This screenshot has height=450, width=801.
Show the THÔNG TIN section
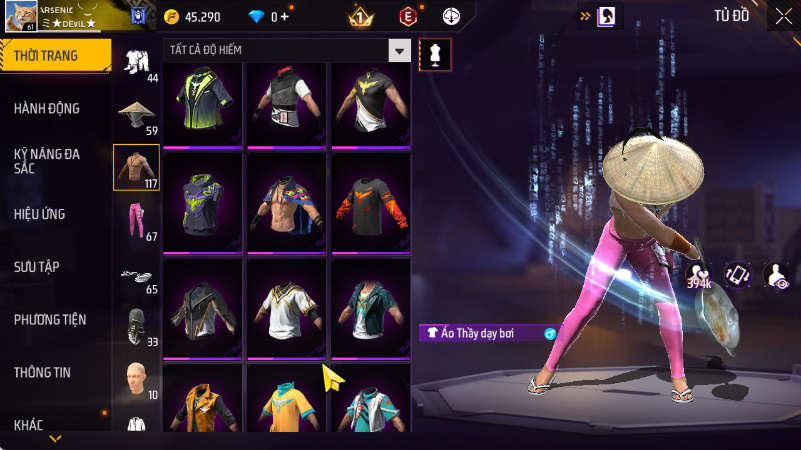click(42, 373)
